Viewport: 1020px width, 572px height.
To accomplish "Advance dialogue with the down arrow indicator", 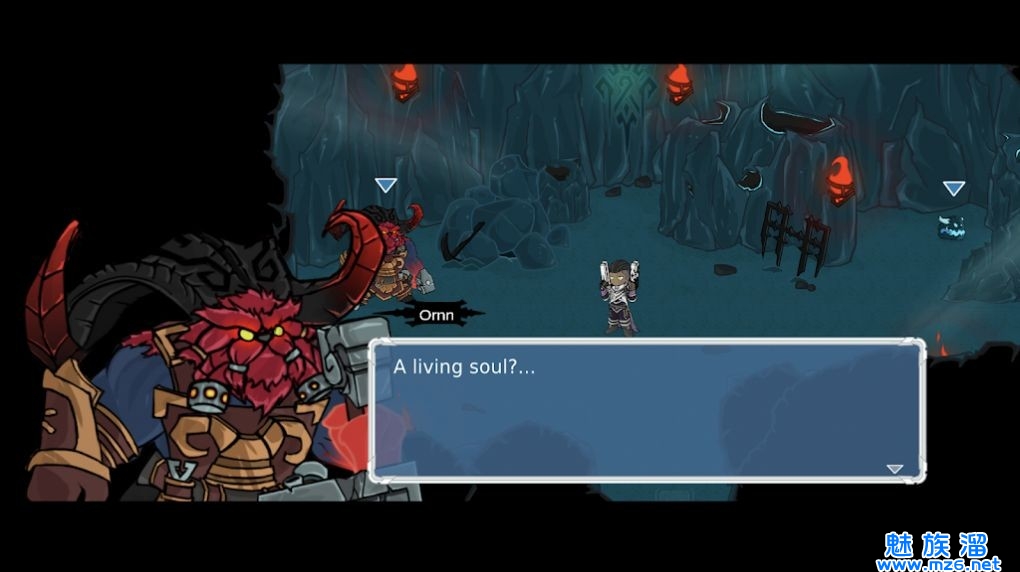I will click(x=894, y=468).
